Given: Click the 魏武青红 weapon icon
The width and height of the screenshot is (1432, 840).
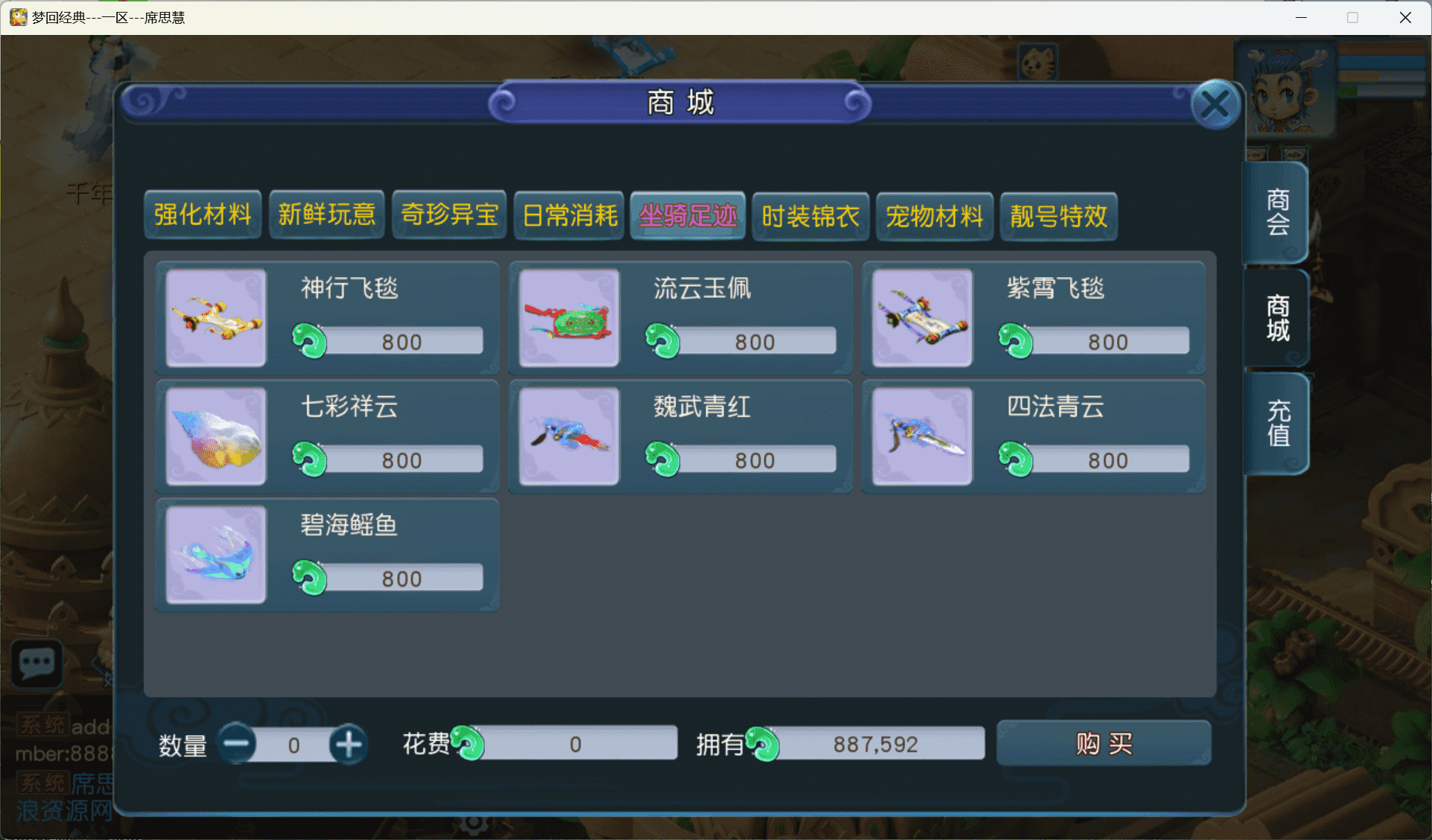Looking at the screenshot, I should pyautogui.click(x=568, y=436).
